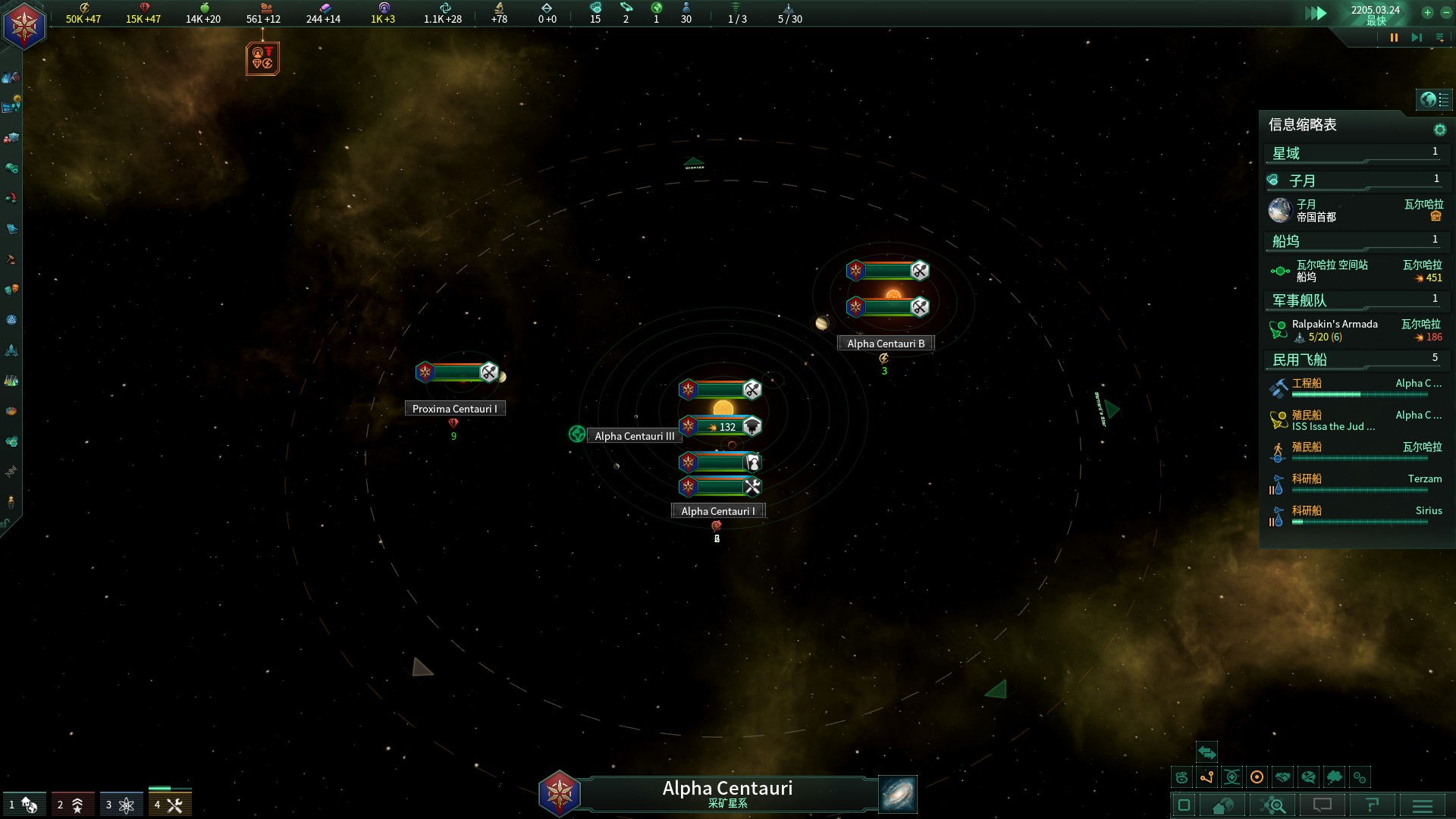Open the main menu hamburger button
The height and width of the screenshot is (819, 1456).
1423,805
